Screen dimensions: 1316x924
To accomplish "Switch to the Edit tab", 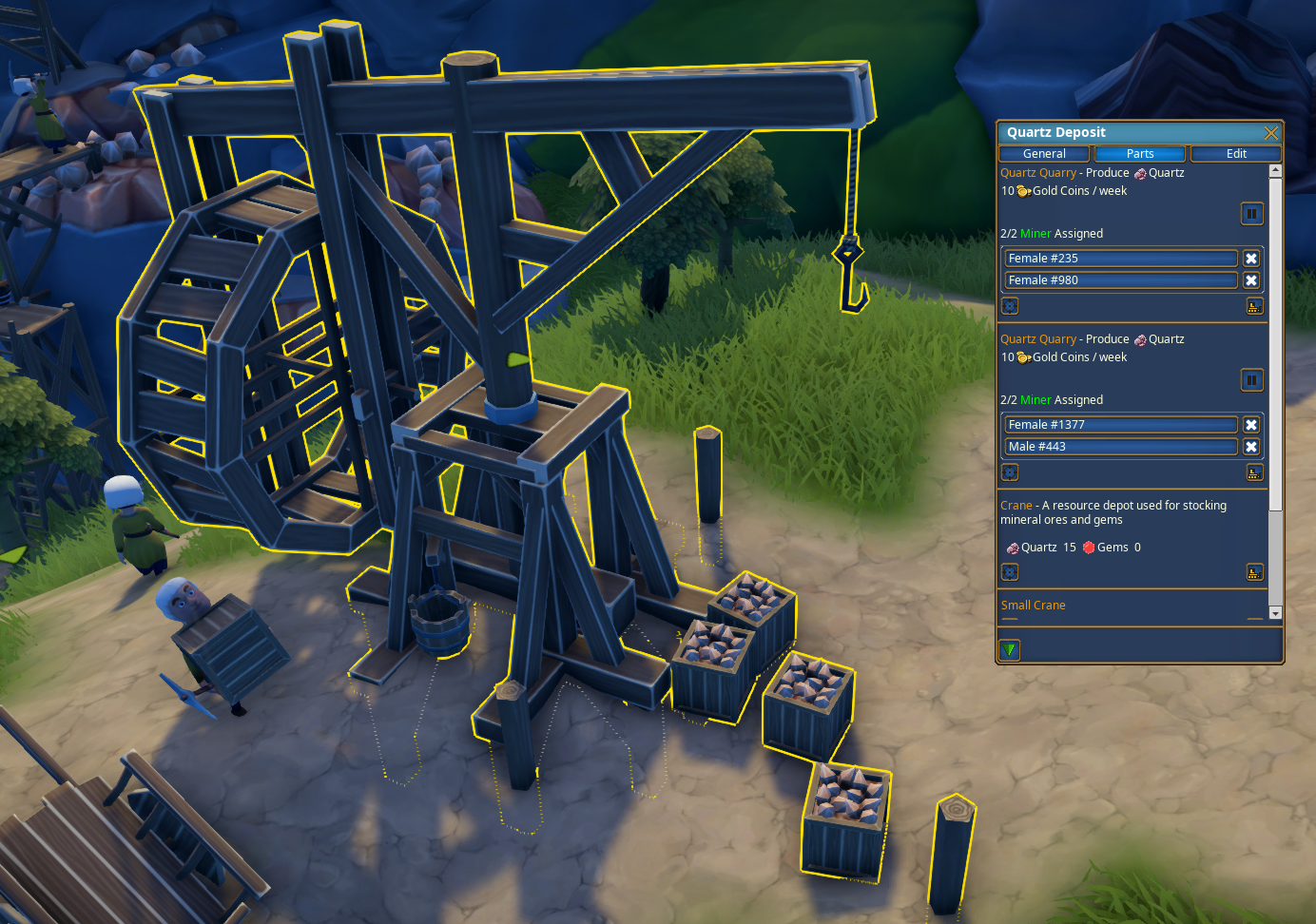I will (x=1235, y=153).
